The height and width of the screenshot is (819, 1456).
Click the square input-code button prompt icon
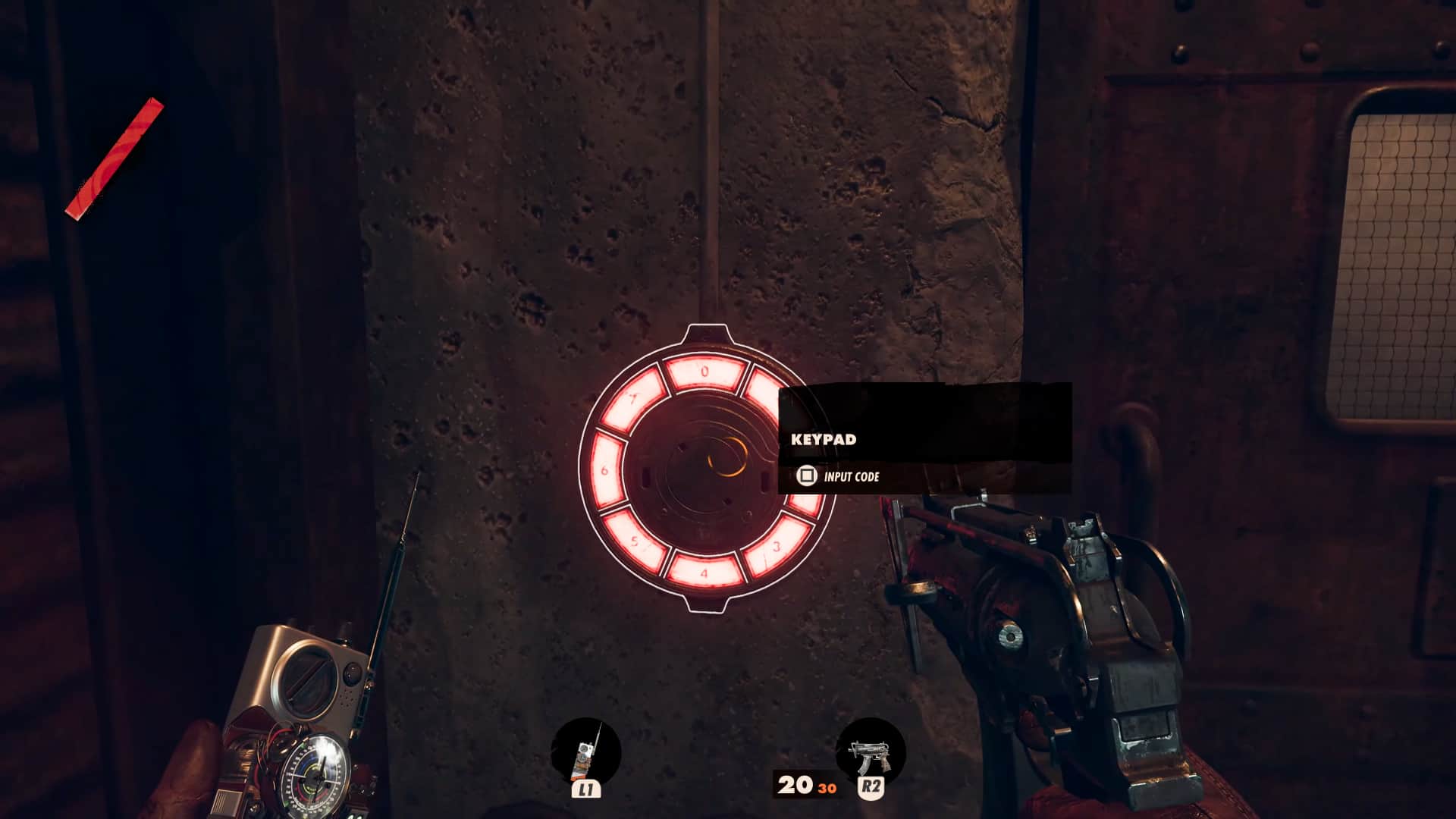coord(808,476)
